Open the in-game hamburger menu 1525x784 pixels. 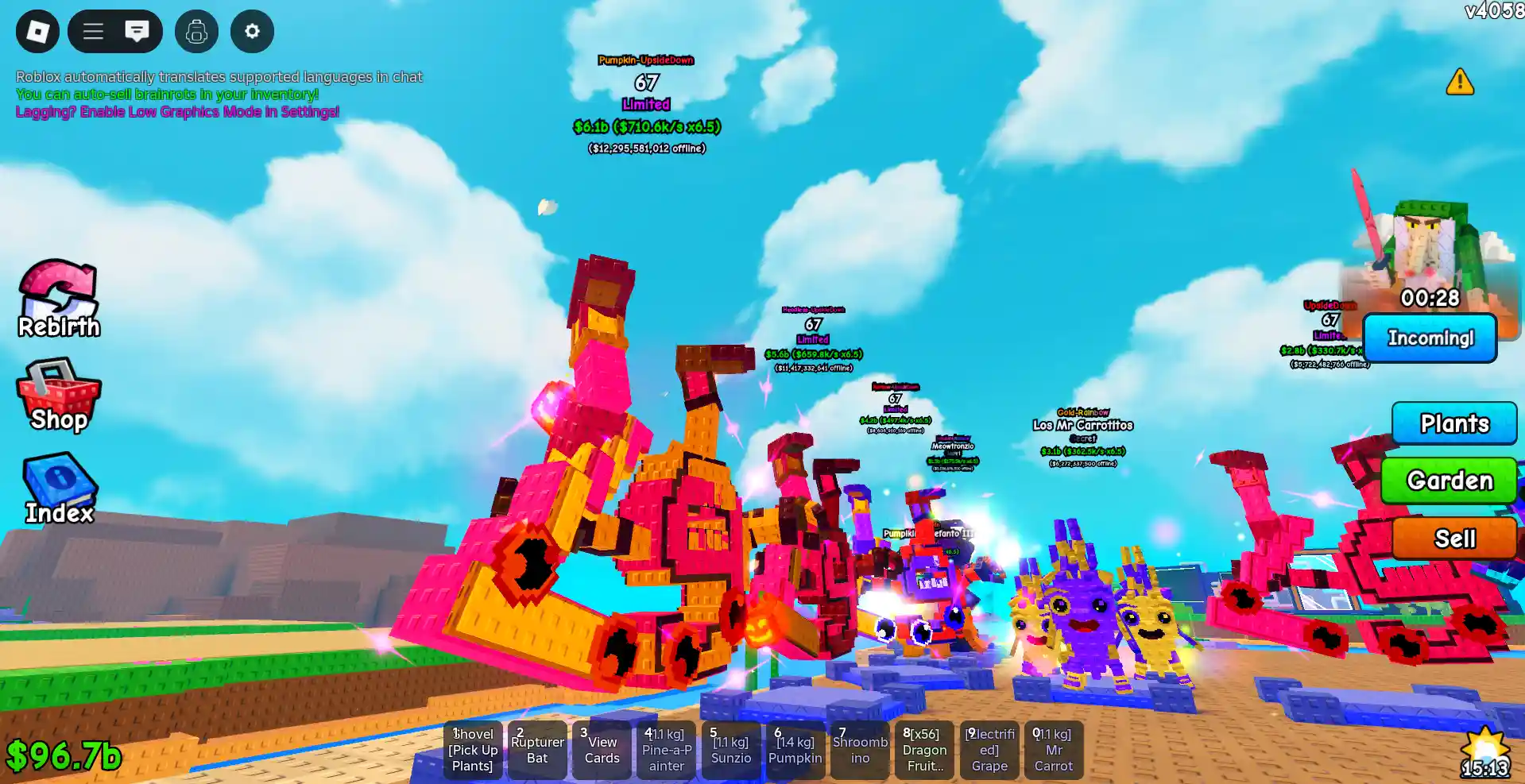[x=92, y=32]
